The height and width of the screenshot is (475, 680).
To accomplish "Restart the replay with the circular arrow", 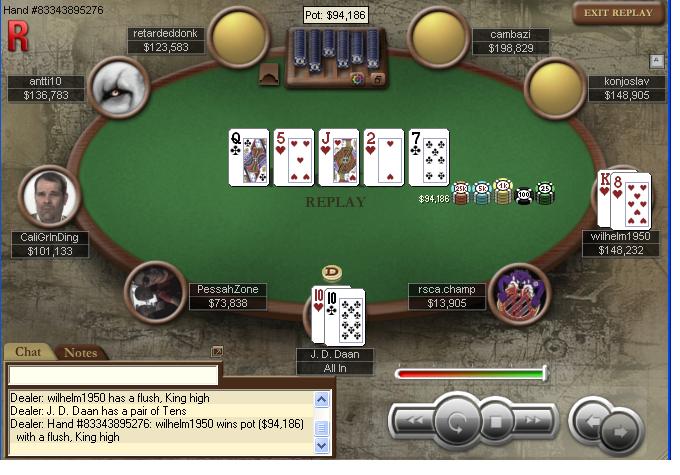I will [x=459, y=421].
